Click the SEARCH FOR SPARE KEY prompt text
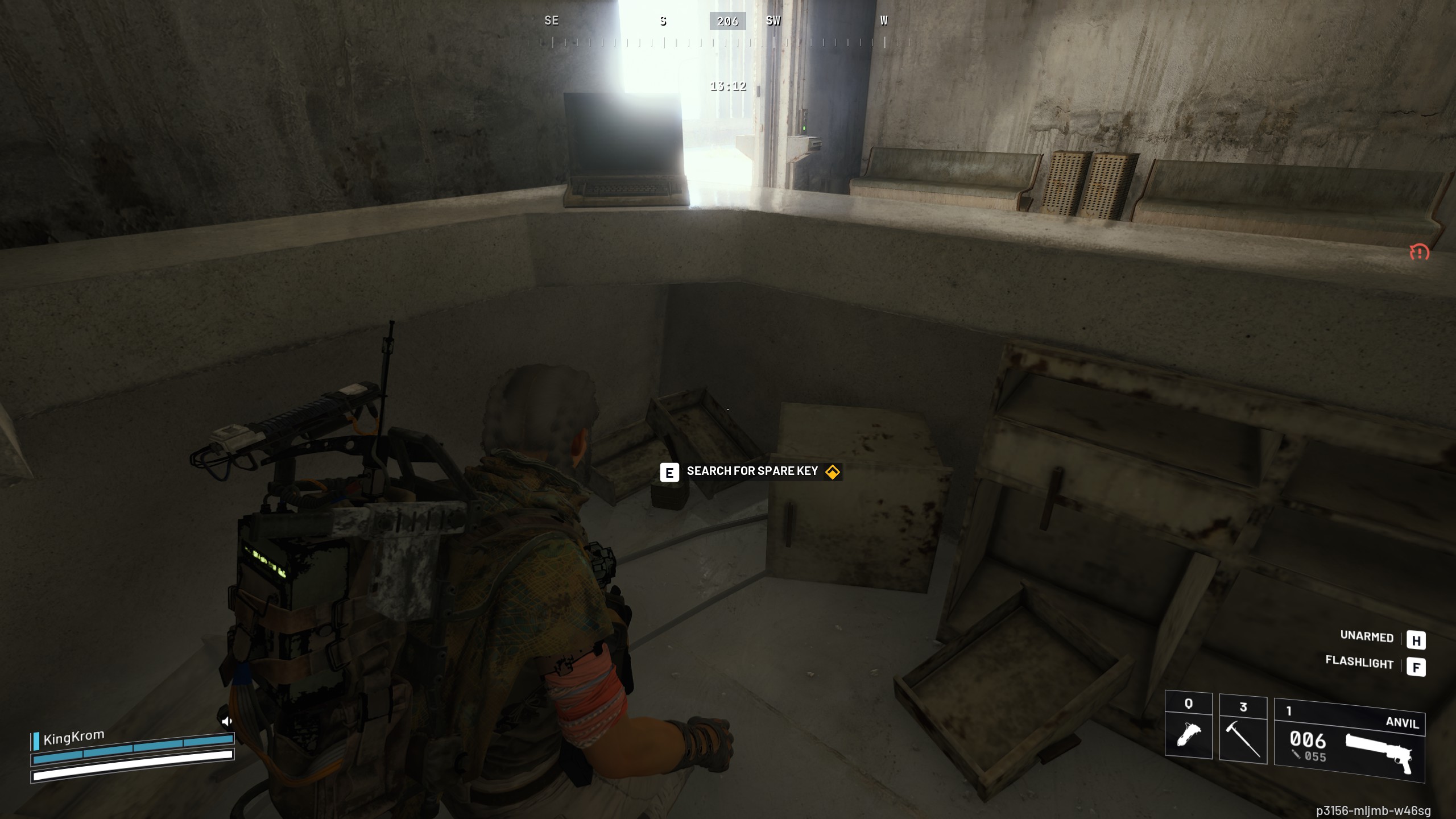This screenshot has width=1456, height=819. (x=752, y=471)
